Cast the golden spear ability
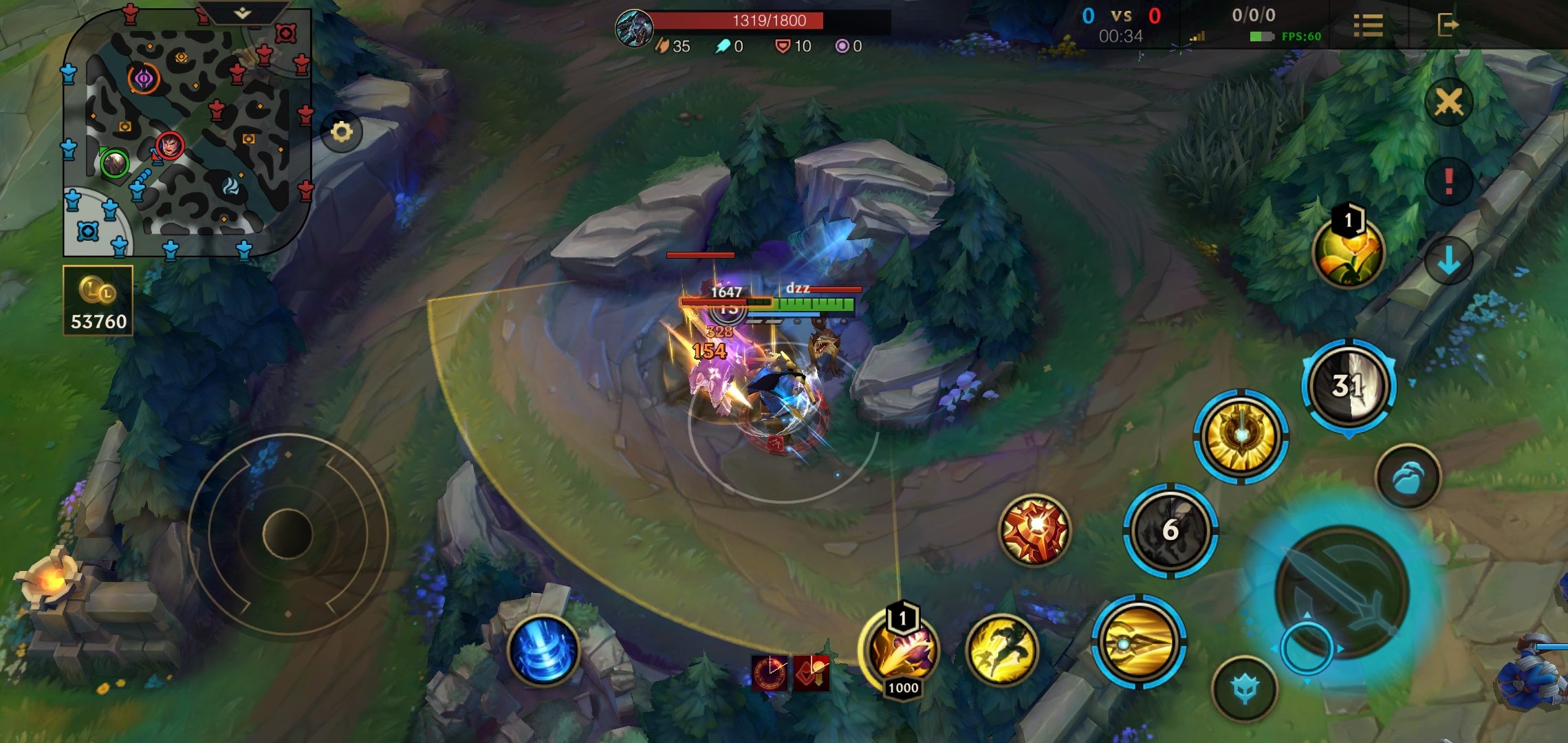 (x=1138, y=643)
